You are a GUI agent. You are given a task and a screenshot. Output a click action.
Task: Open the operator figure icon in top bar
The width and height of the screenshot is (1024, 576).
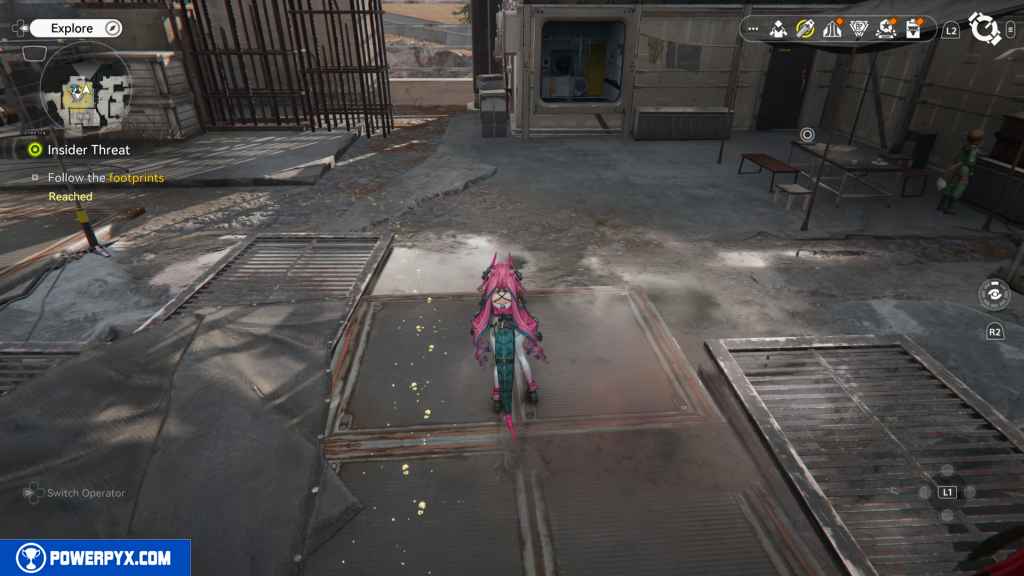coord(778,29)
